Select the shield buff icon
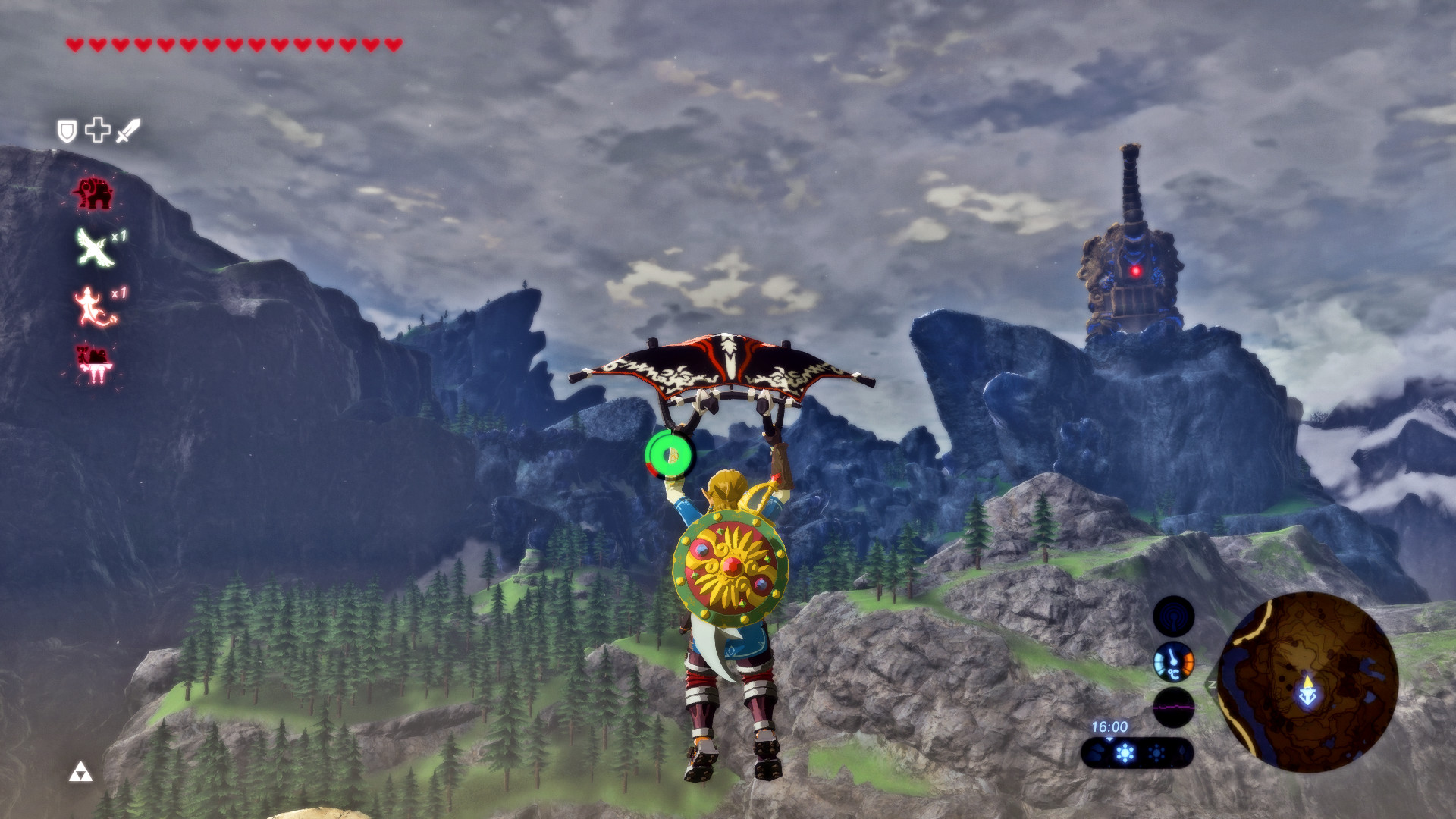 click(x=68, y=130)
